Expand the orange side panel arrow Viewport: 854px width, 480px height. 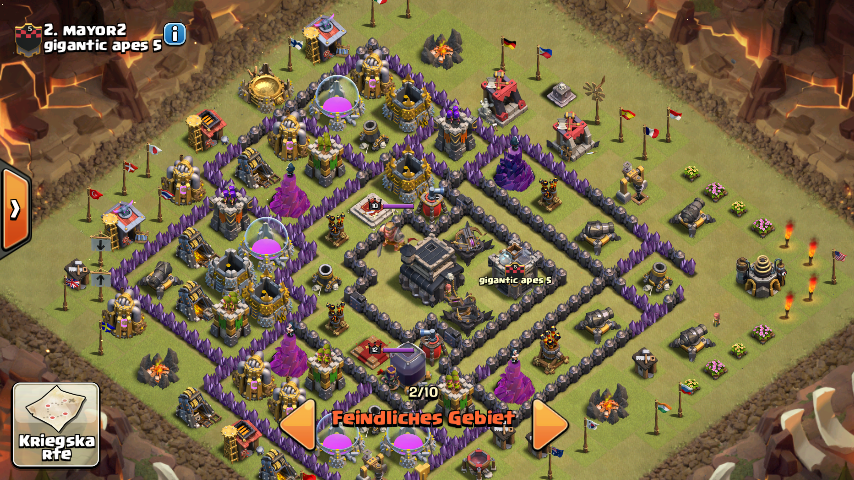pyautogui.click(x=15, y=209)
